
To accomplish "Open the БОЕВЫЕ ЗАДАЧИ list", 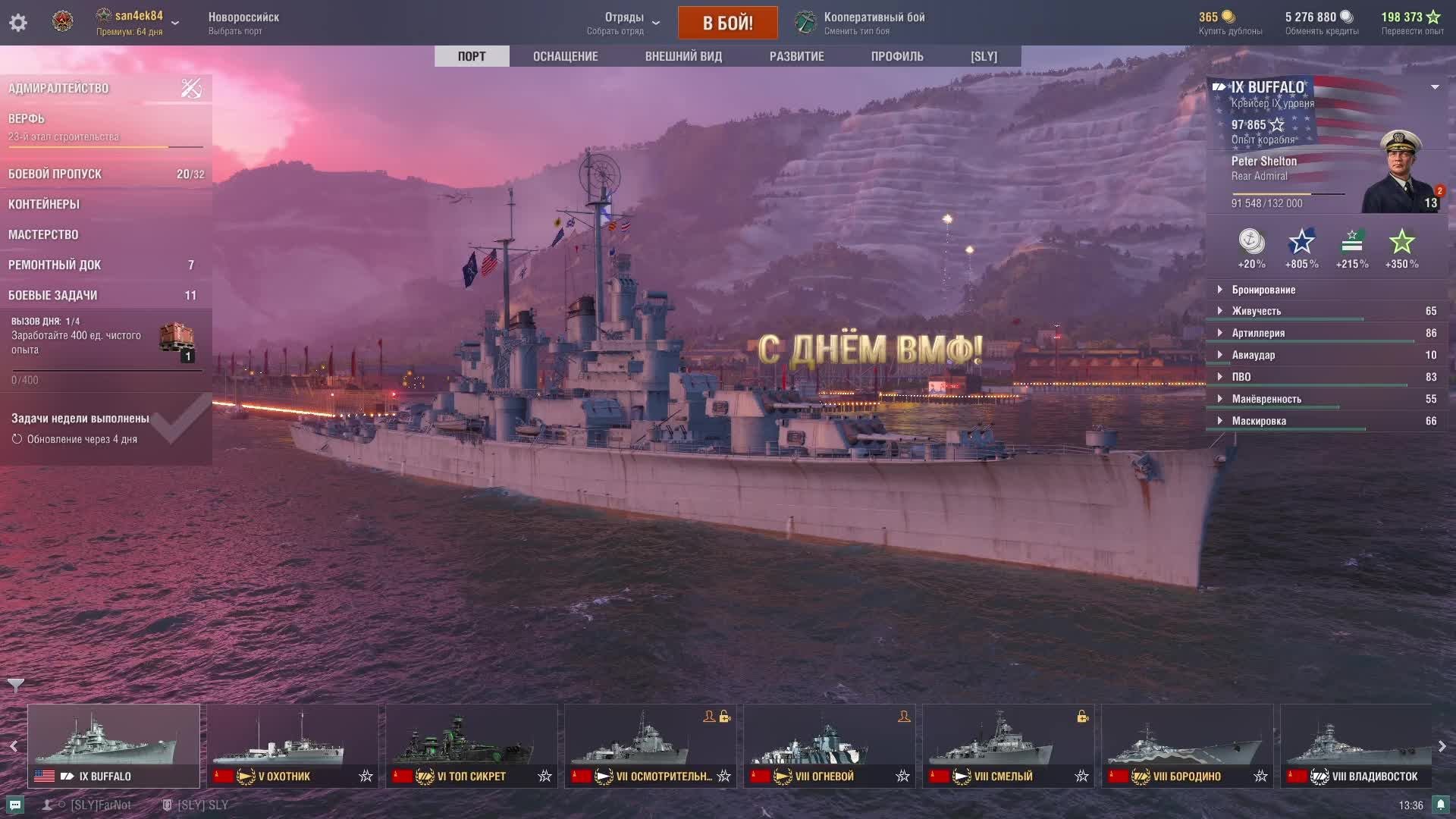I will click(105, 295).
